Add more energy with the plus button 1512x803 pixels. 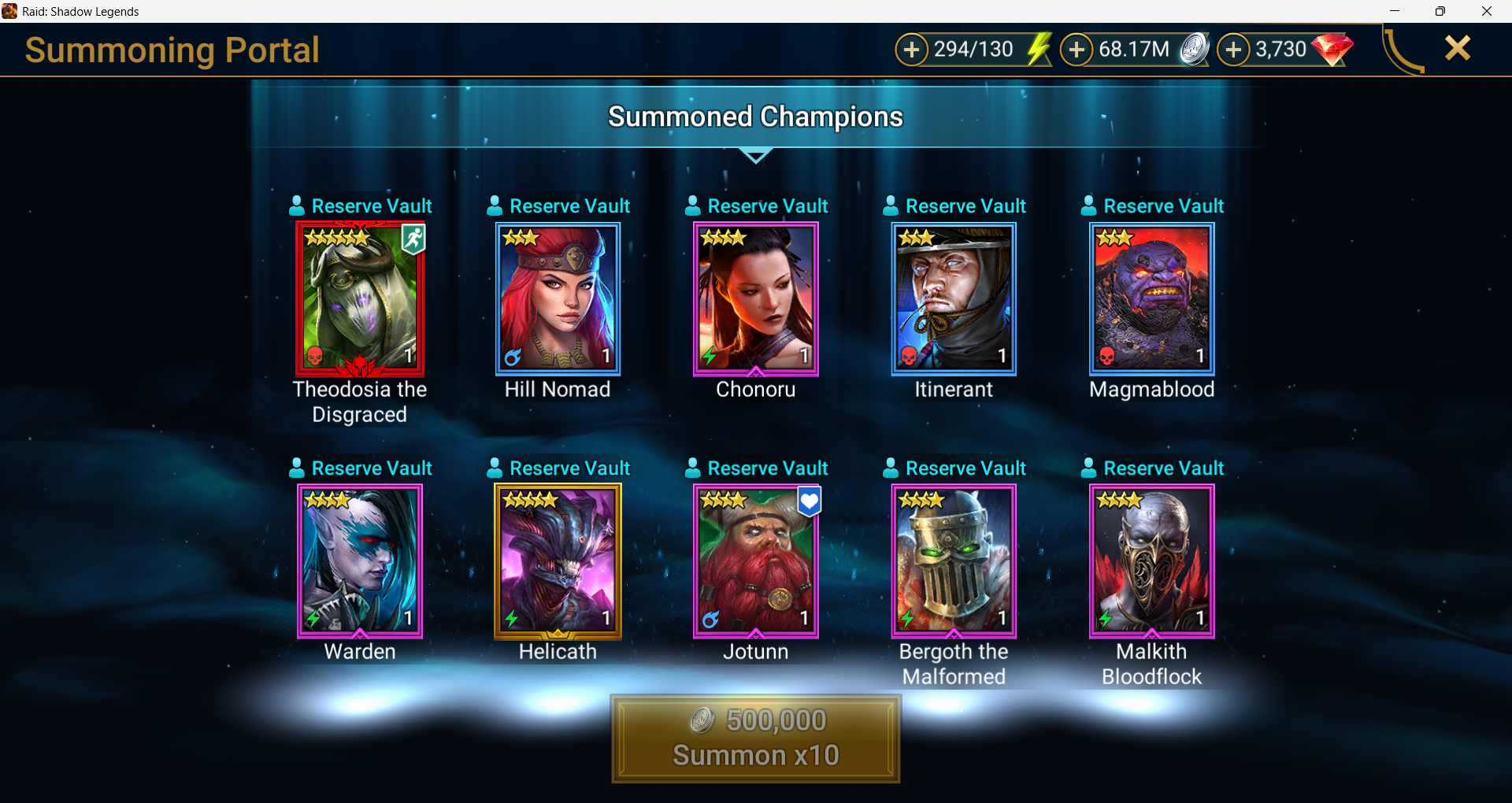[911, 50]
